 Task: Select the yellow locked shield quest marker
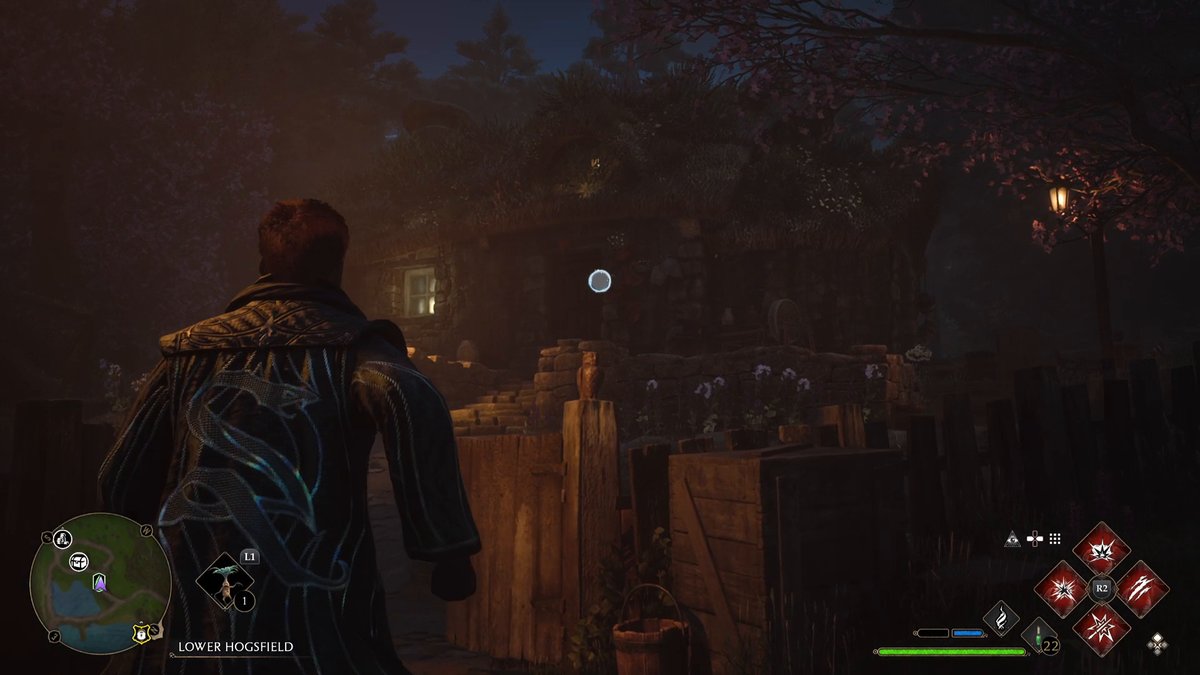(x=141, y=632)
